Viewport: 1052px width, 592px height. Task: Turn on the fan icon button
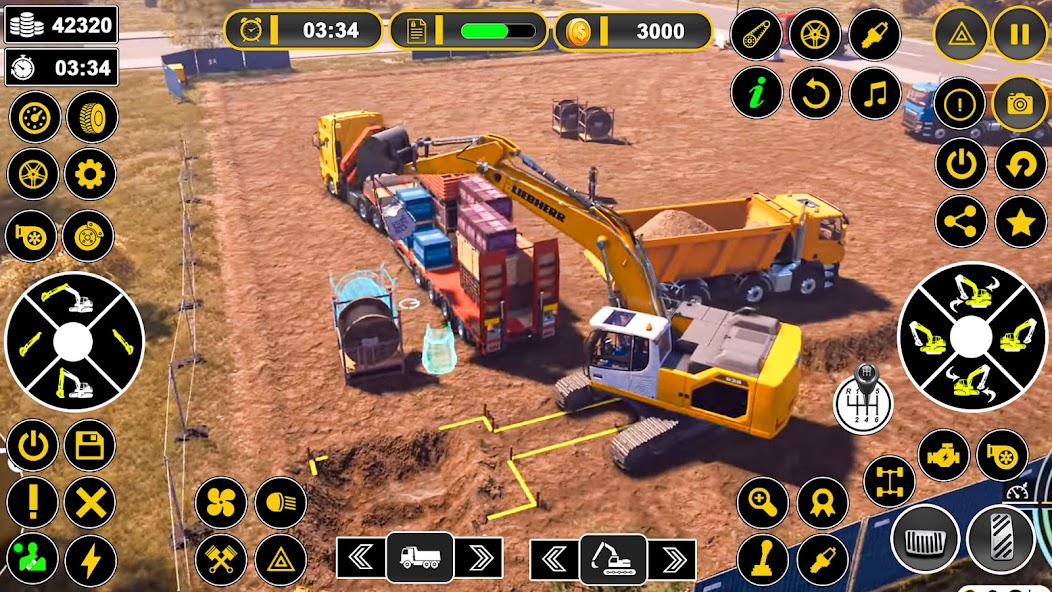pos(221,502)
